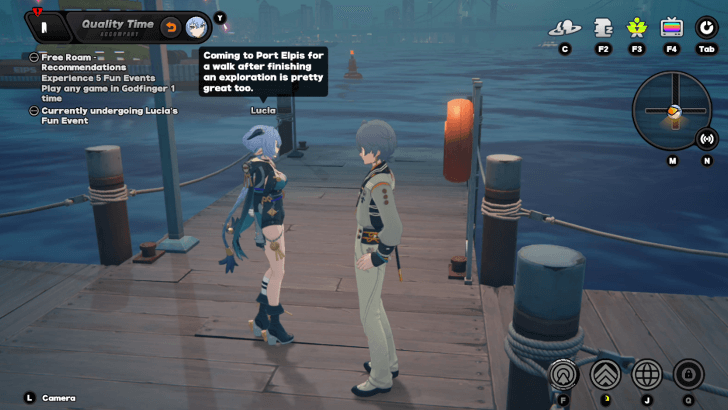Click the signal broadcast icon beside the minimap
The width and height of the screenshot is (728, 410).
click(x=707, y=139)
